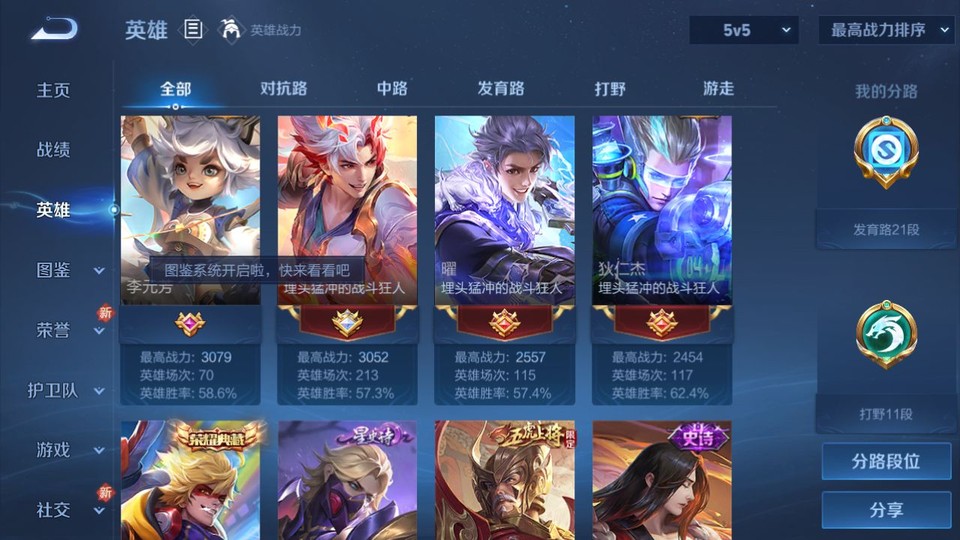Open the 战绩 sidebar entry
The width and height of the screenshot is (960, 540).
coord(54,150)
